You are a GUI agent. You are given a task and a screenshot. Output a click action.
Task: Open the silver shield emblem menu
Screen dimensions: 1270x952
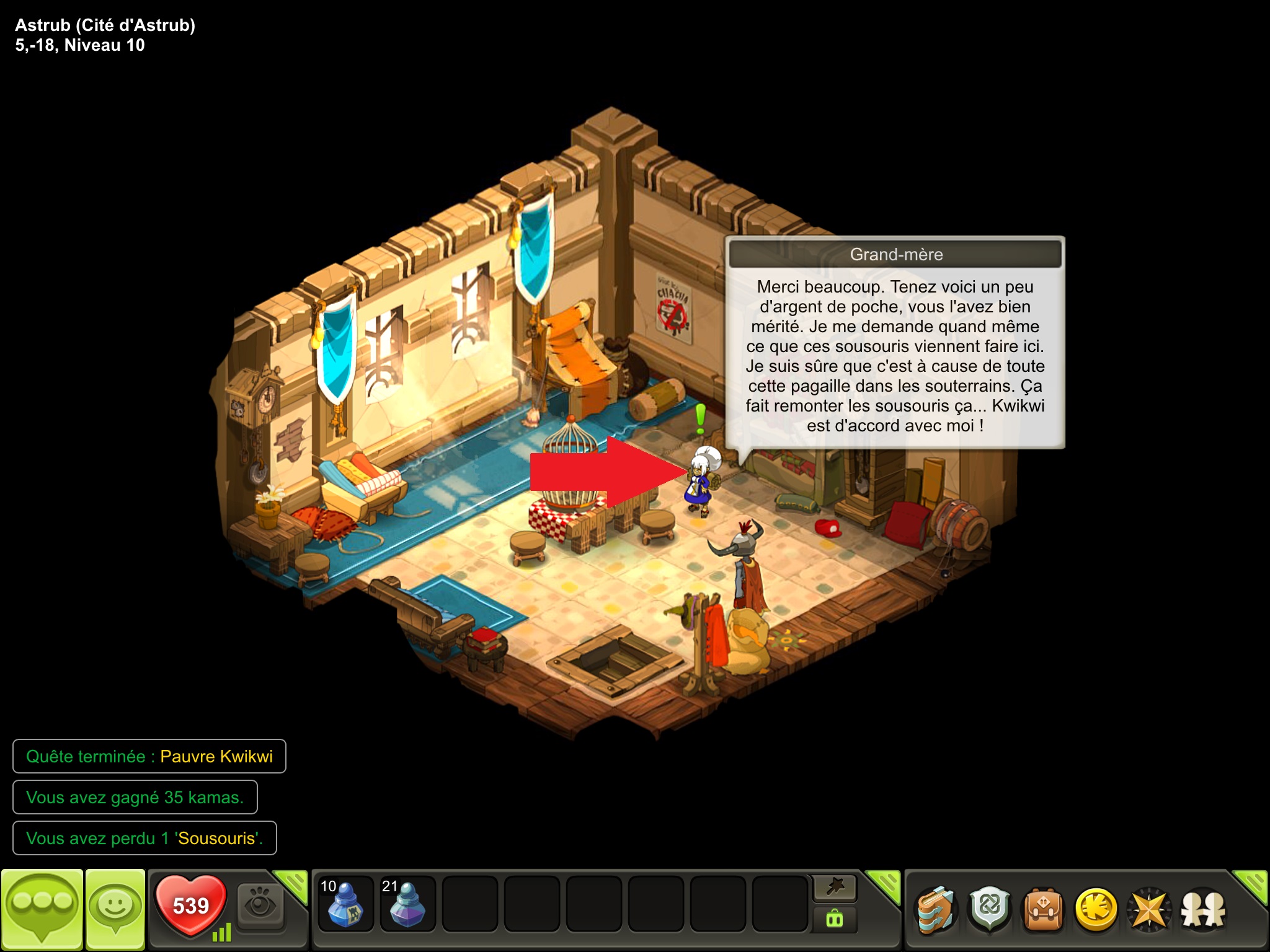pyautogui.click(x=990, y=910)
